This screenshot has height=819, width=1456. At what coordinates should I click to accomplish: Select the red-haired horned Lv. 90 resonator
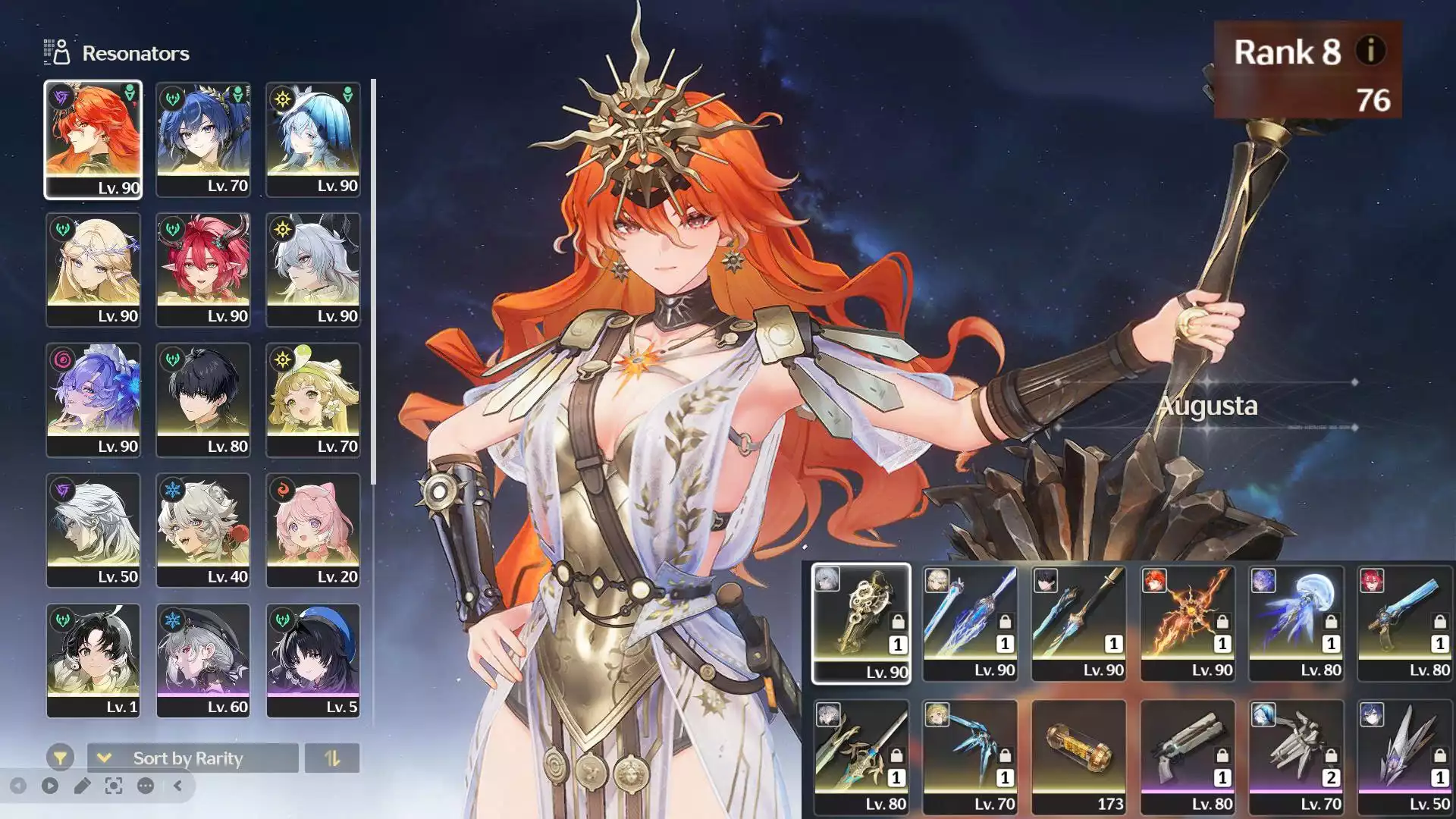click(x=203, y=269)
